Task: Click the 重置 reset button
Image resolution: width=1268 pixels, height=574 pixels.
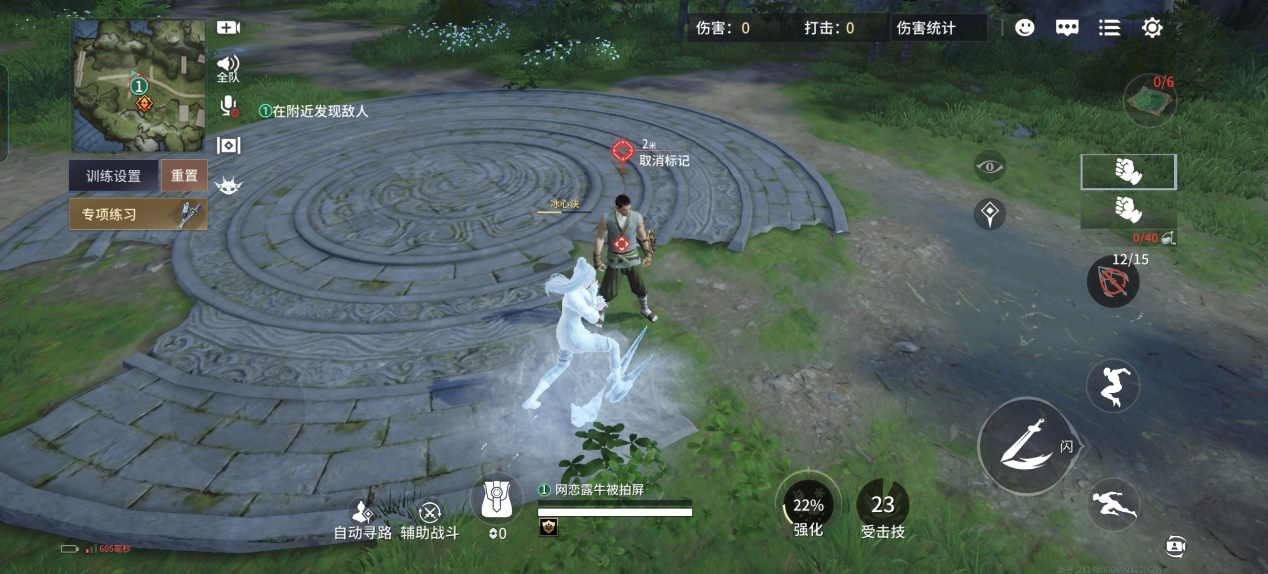Action: 184,176
